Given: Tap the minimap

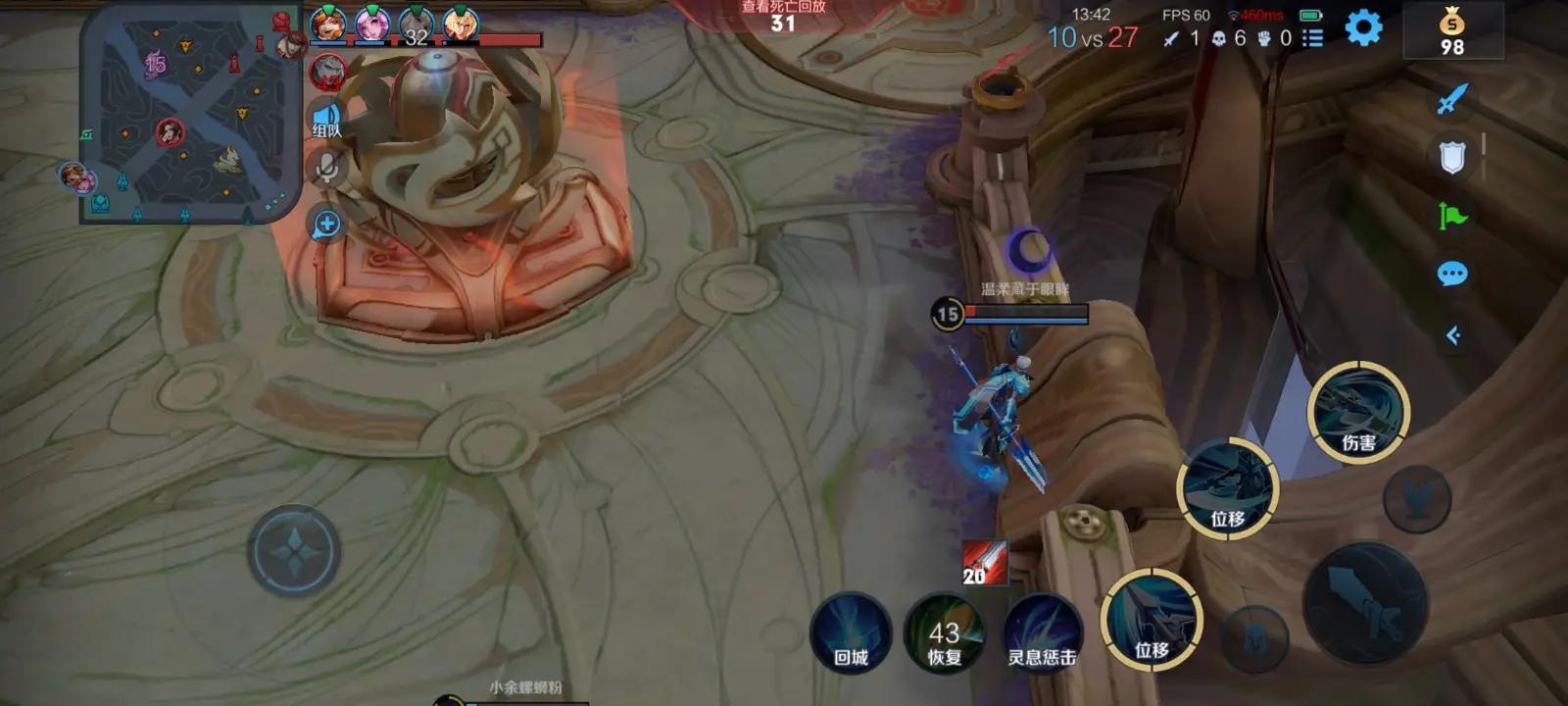Looking at the screenshot, I should [x=191, y=116].
